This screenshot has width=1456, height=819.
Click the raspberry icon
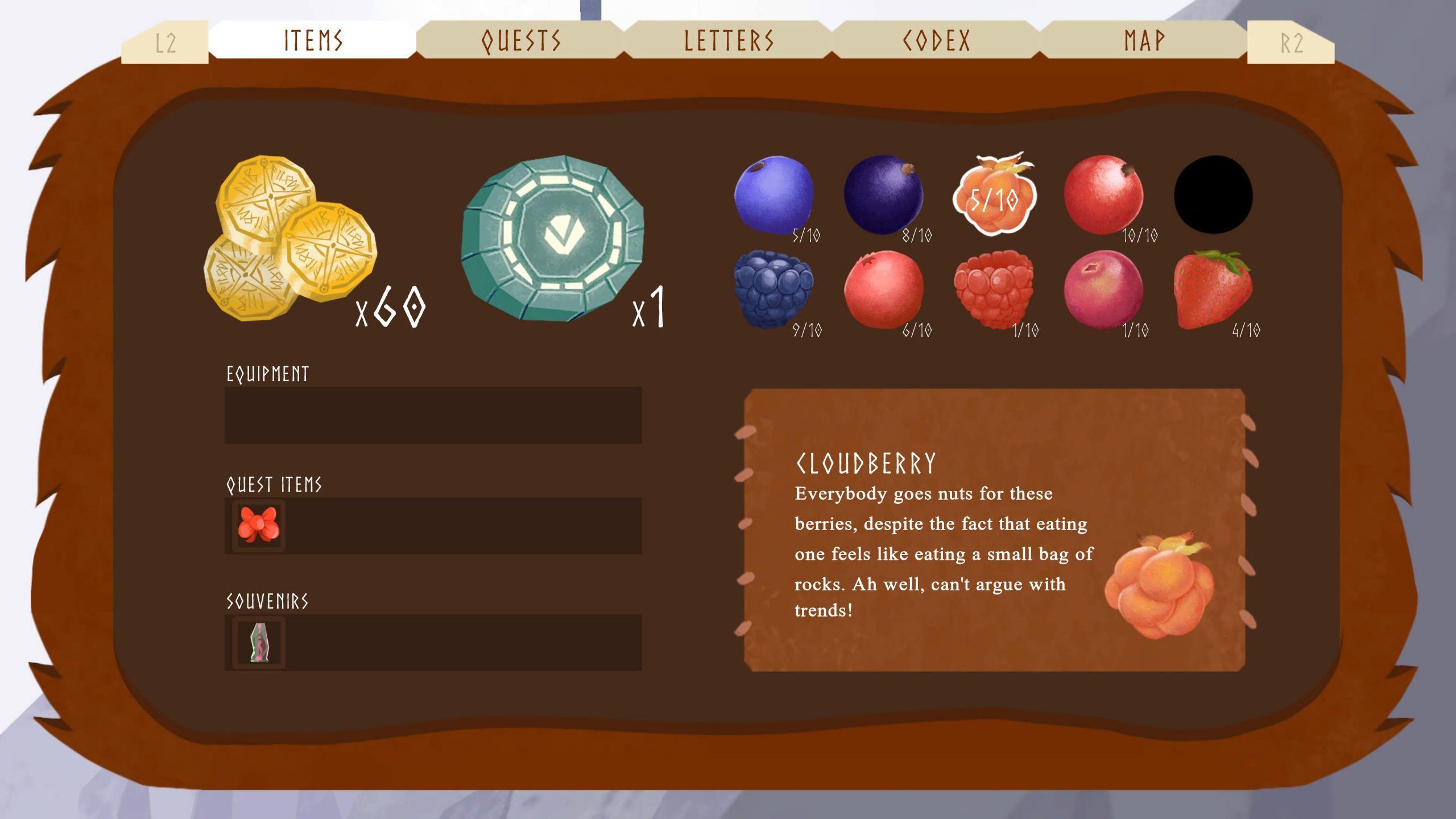tap(994, 289)
